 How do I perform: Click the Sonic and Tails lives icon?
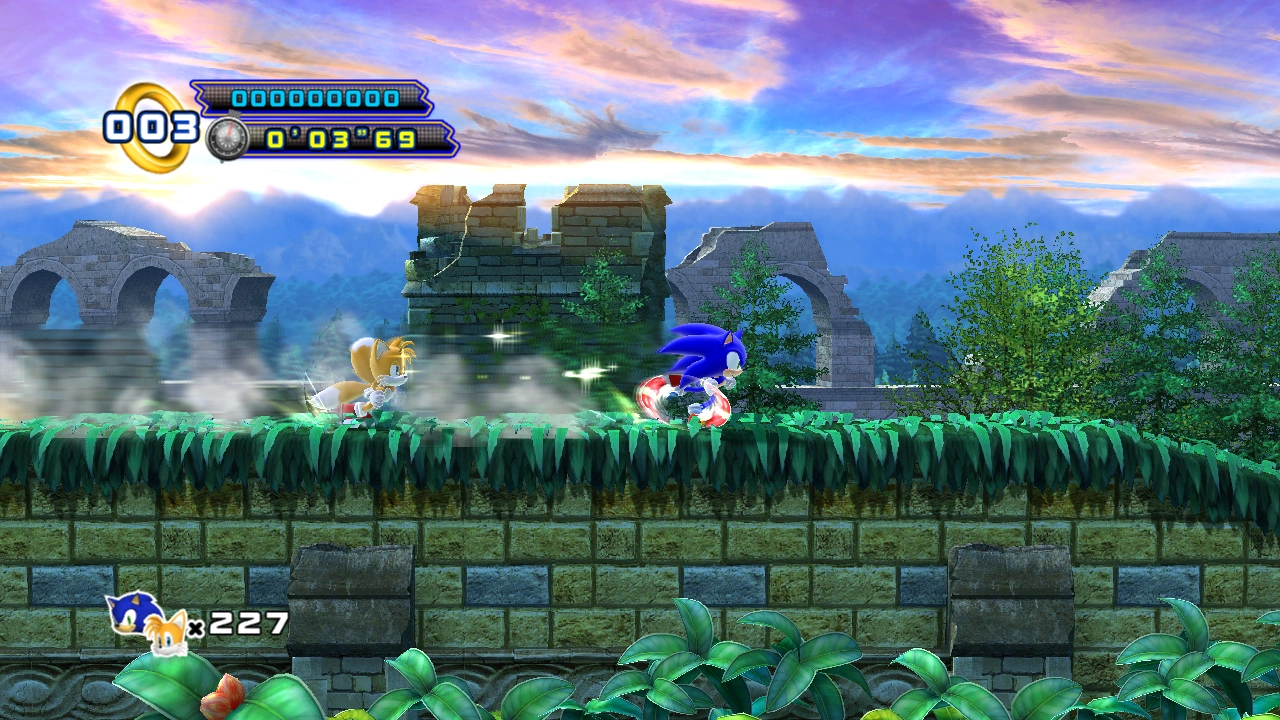coord(148,622)
